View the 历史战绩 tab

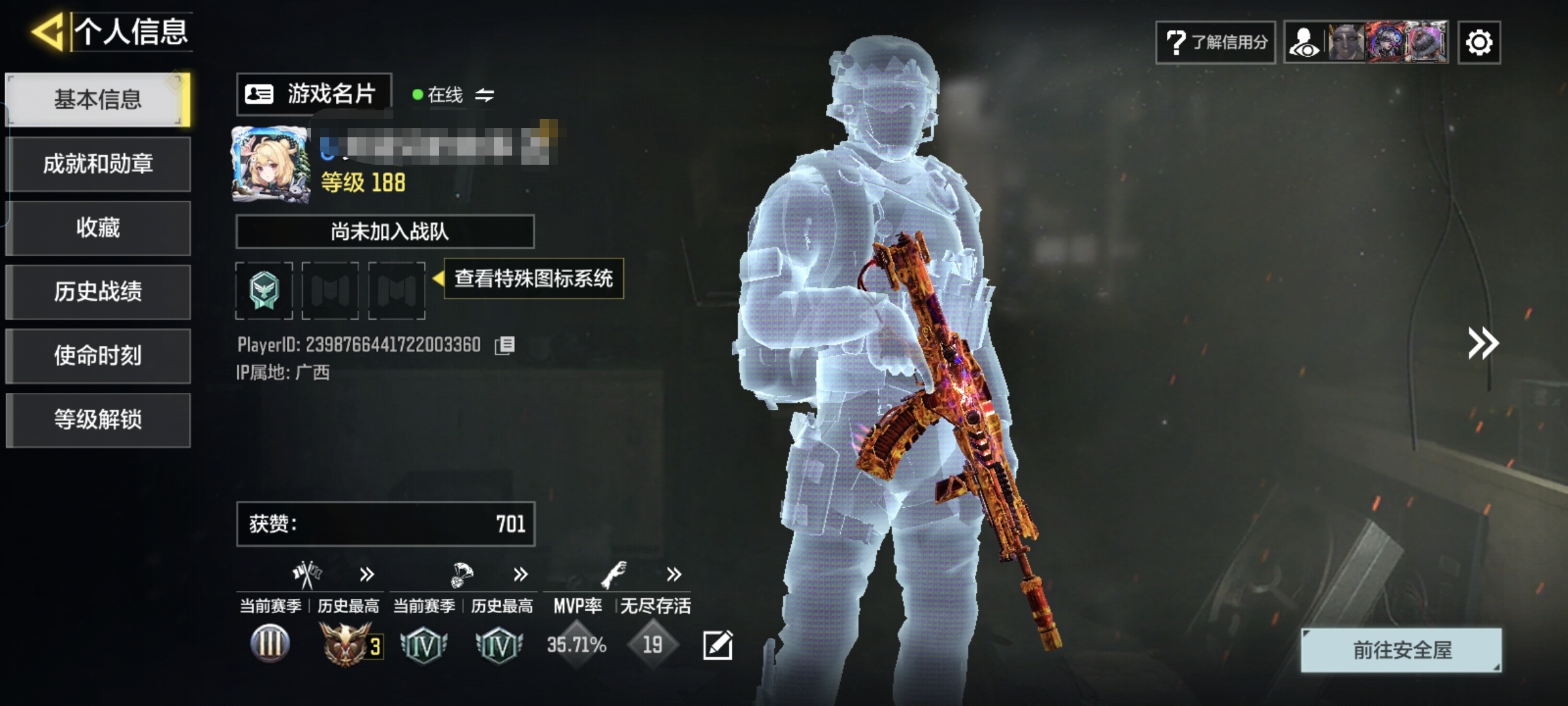tap(98, 292)
